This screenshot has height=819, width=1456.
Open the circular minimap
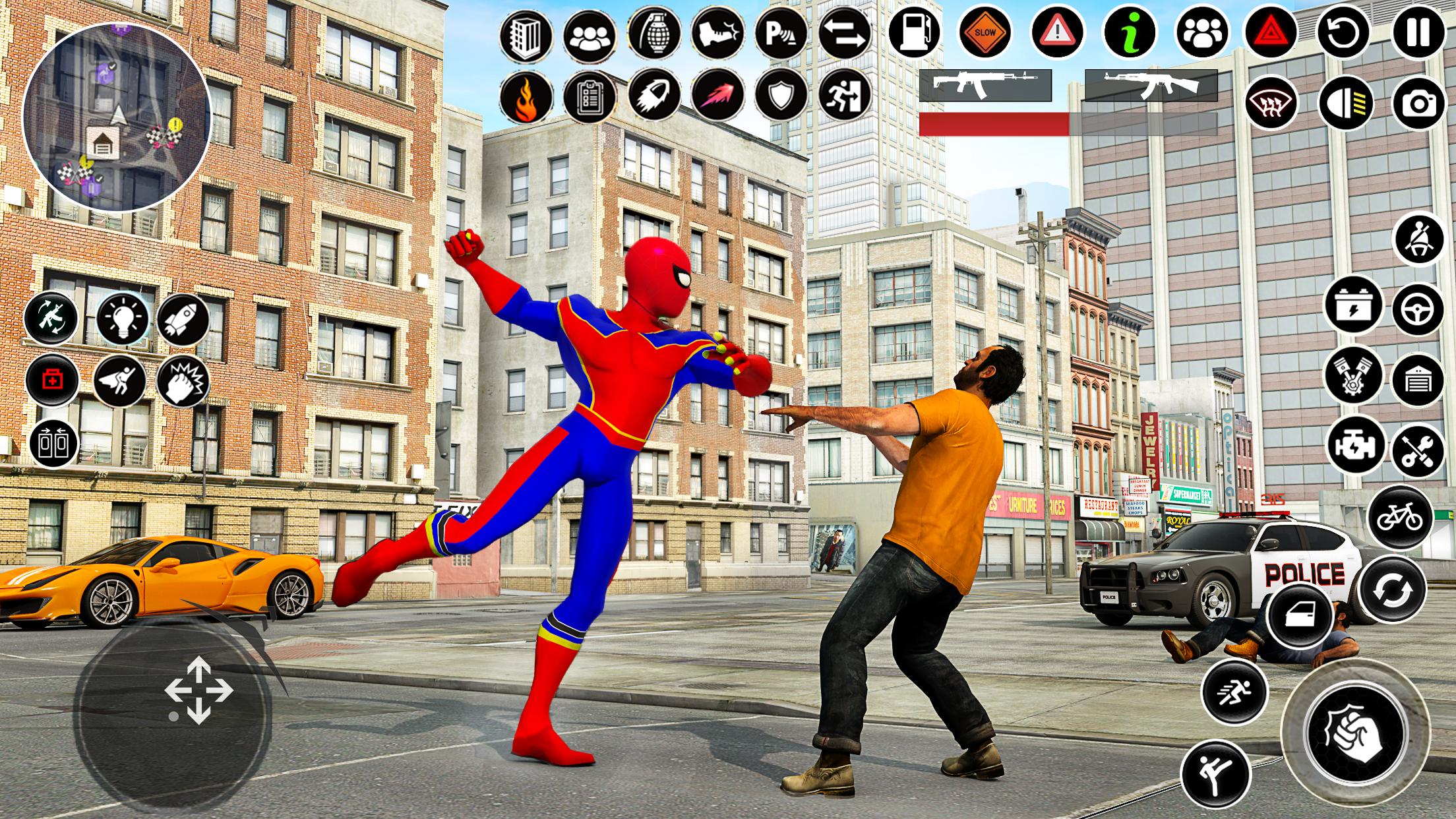(x=117, y=117)
